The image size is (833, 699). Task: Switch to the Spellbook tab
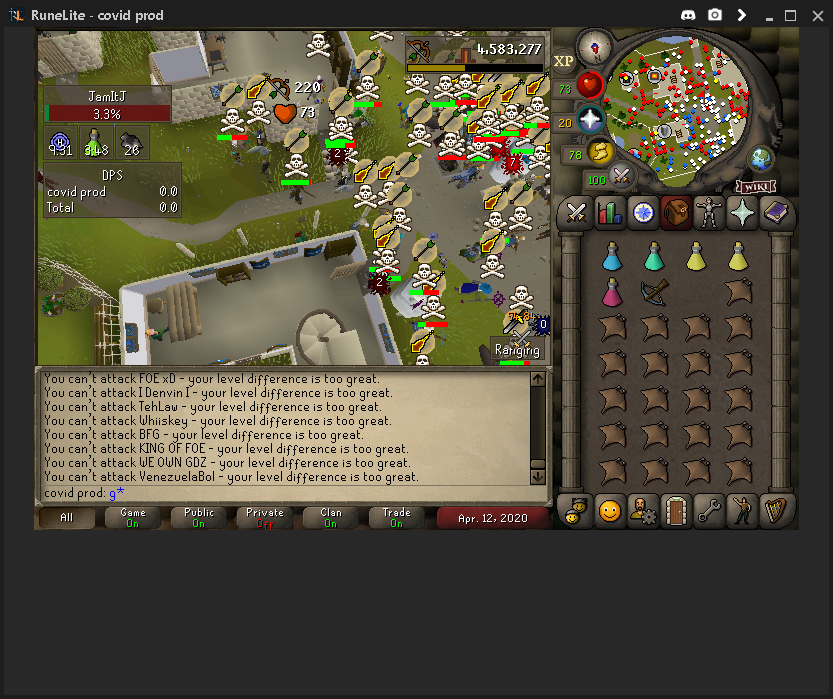[x=776, y=212]
